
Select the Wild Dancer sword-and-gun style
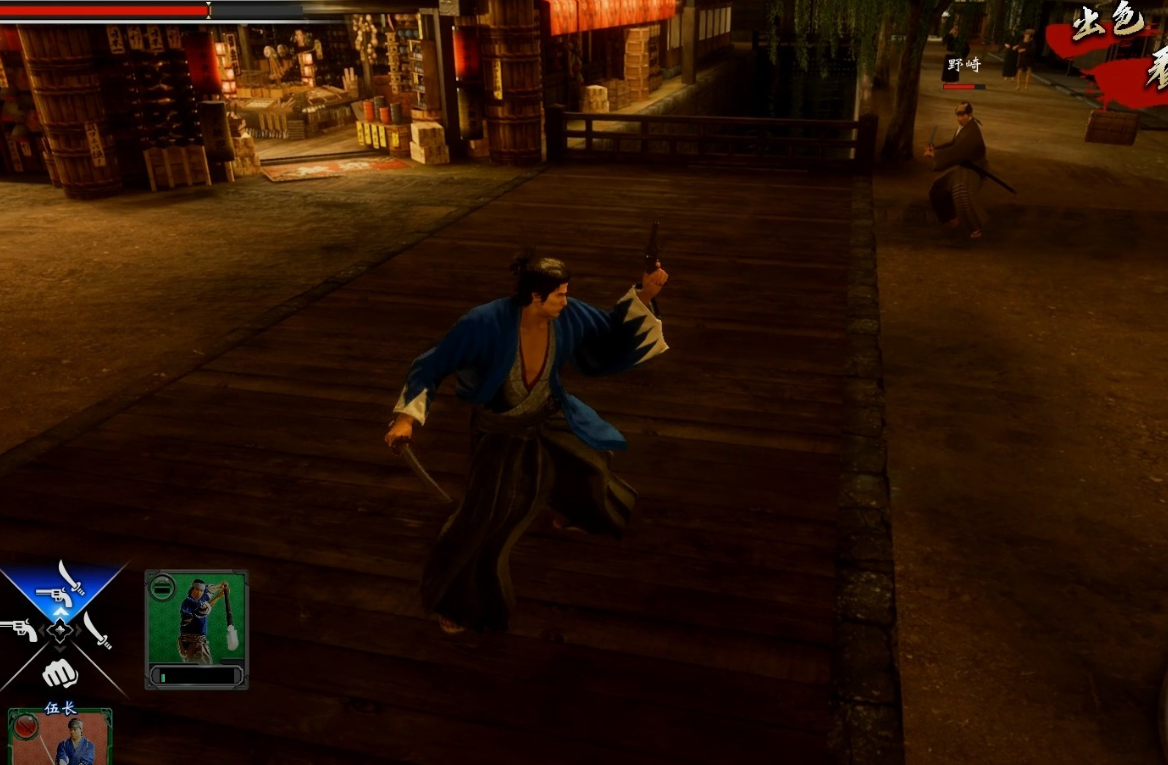tap(61, 585)
